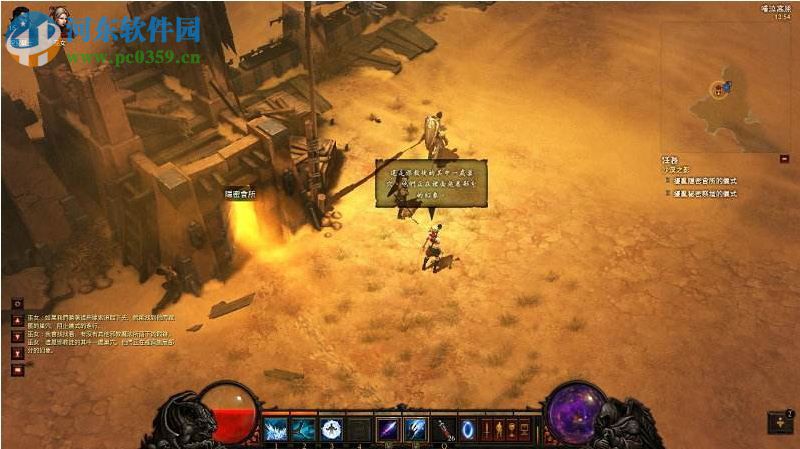Click the minimap
Screen dimensions: 800x449
click(723, 88)
